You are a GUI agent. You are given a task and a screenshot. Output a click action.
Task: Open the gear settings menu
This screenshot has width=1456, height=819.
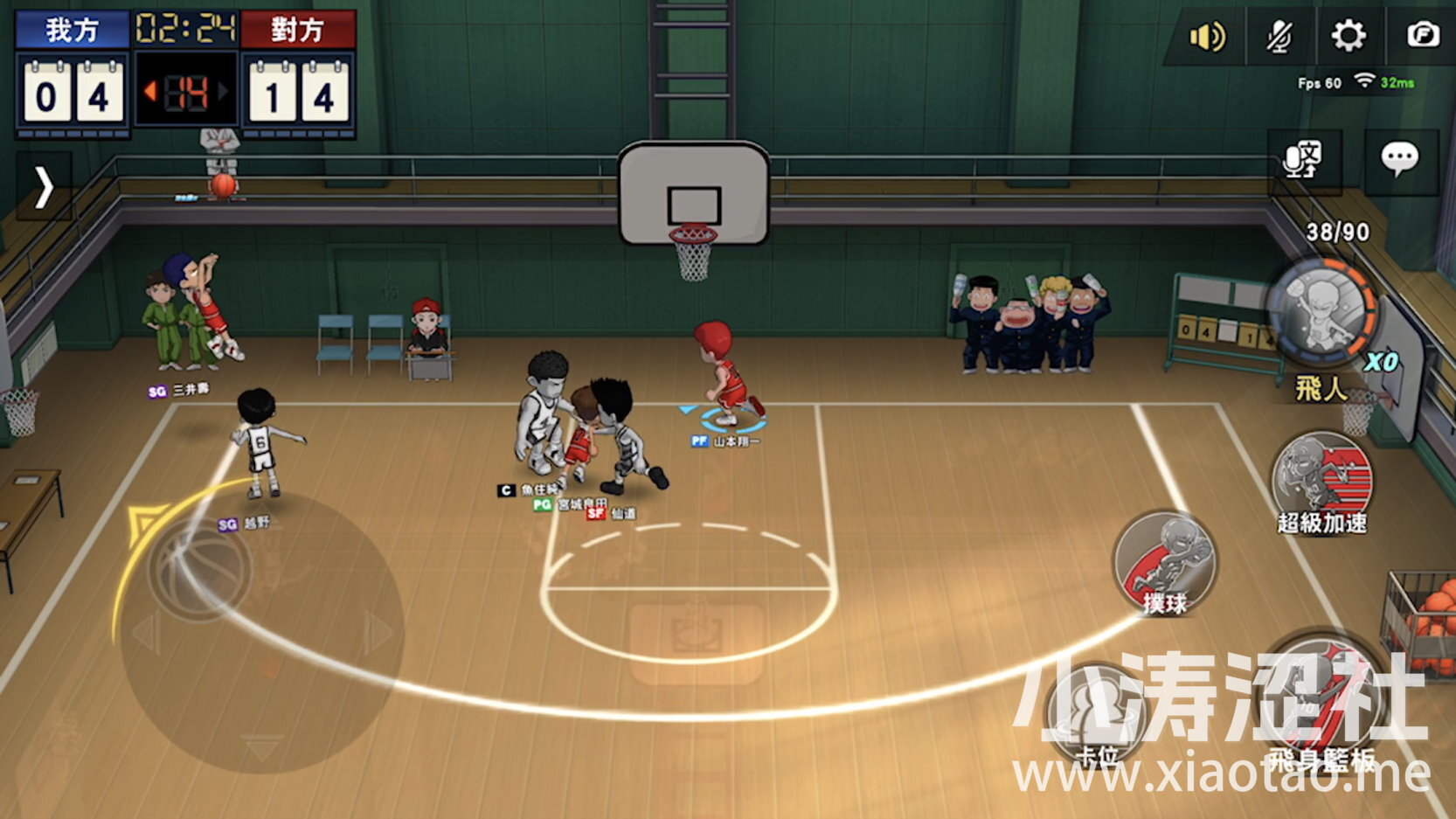1348,37
